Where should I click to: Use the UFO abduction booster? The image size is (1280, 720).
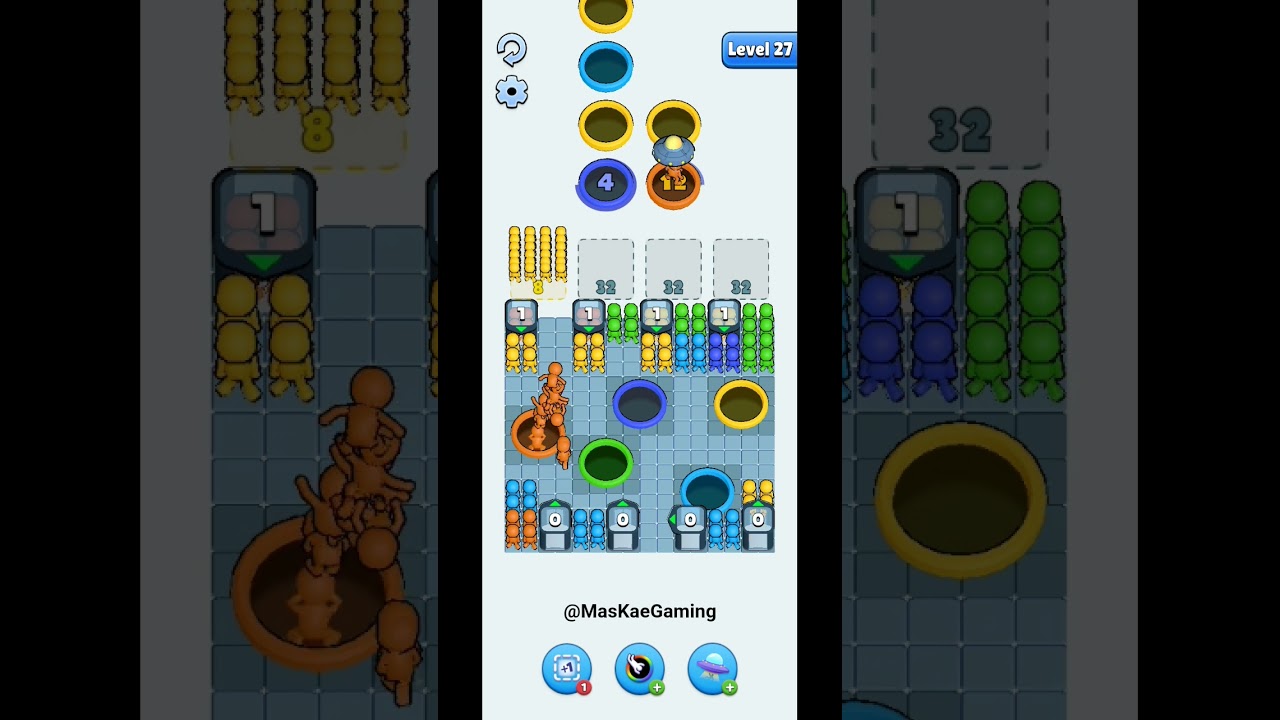[712, 670]
